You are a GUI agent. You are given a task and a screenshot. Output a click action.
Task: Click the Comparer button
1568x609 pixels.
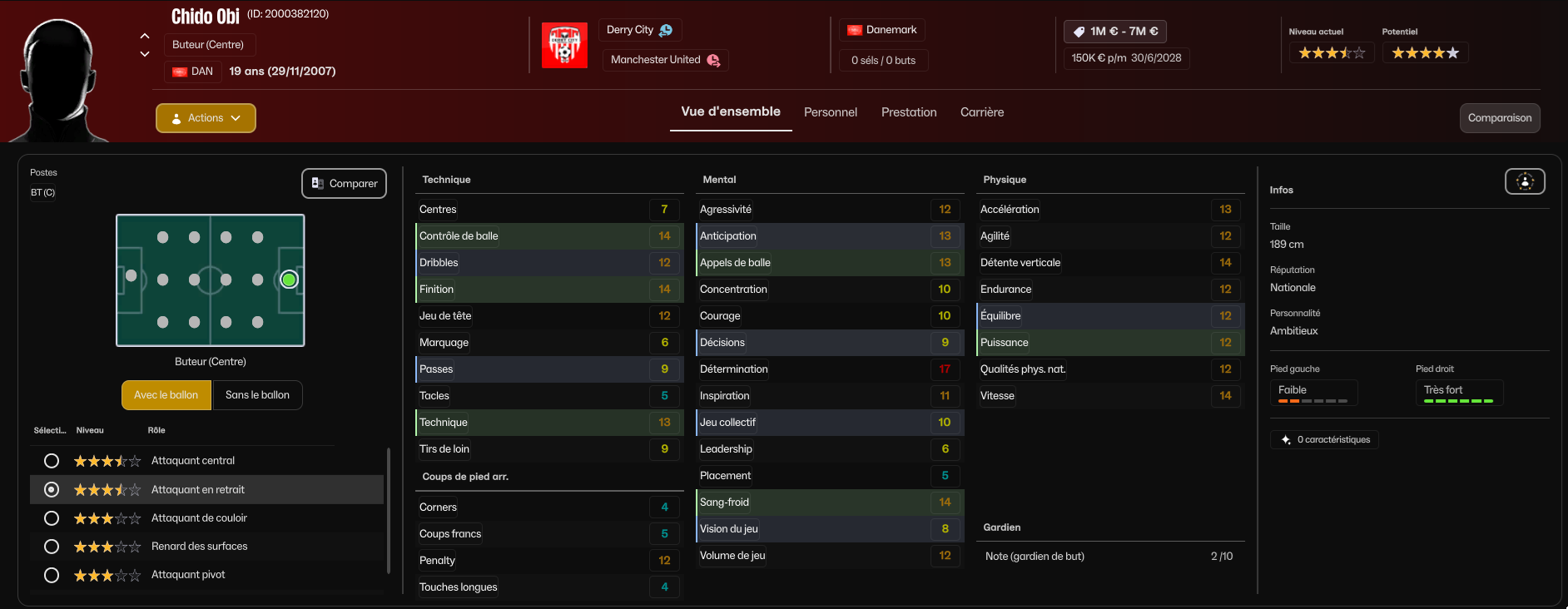pyautogui.click(x=344, y=183)
